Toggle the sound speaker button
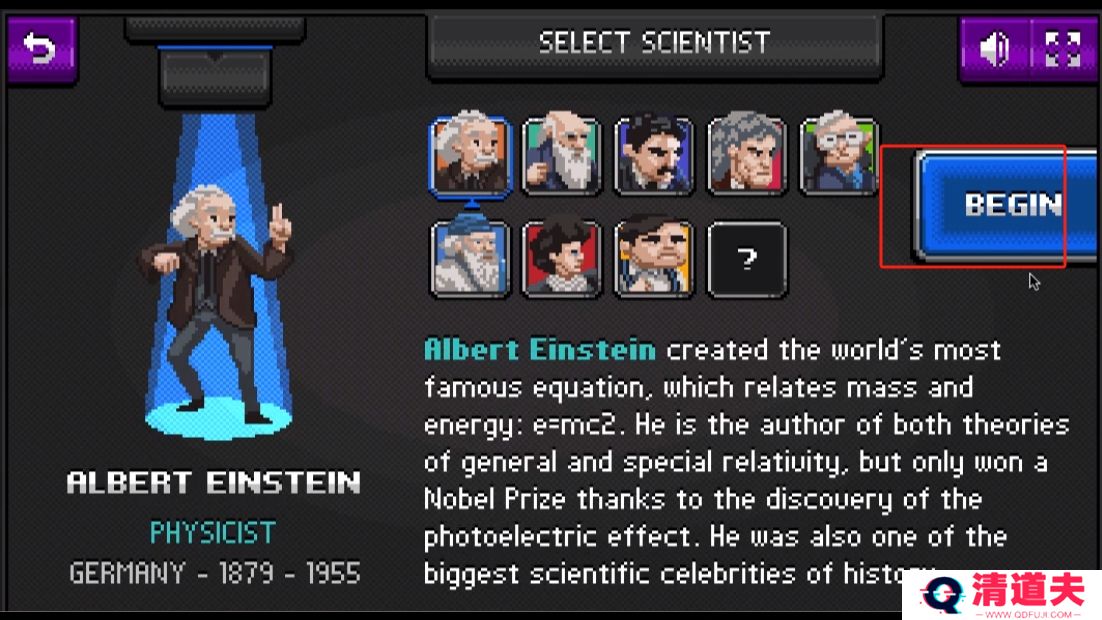1102x620 pixels. [x=994, y=48]
